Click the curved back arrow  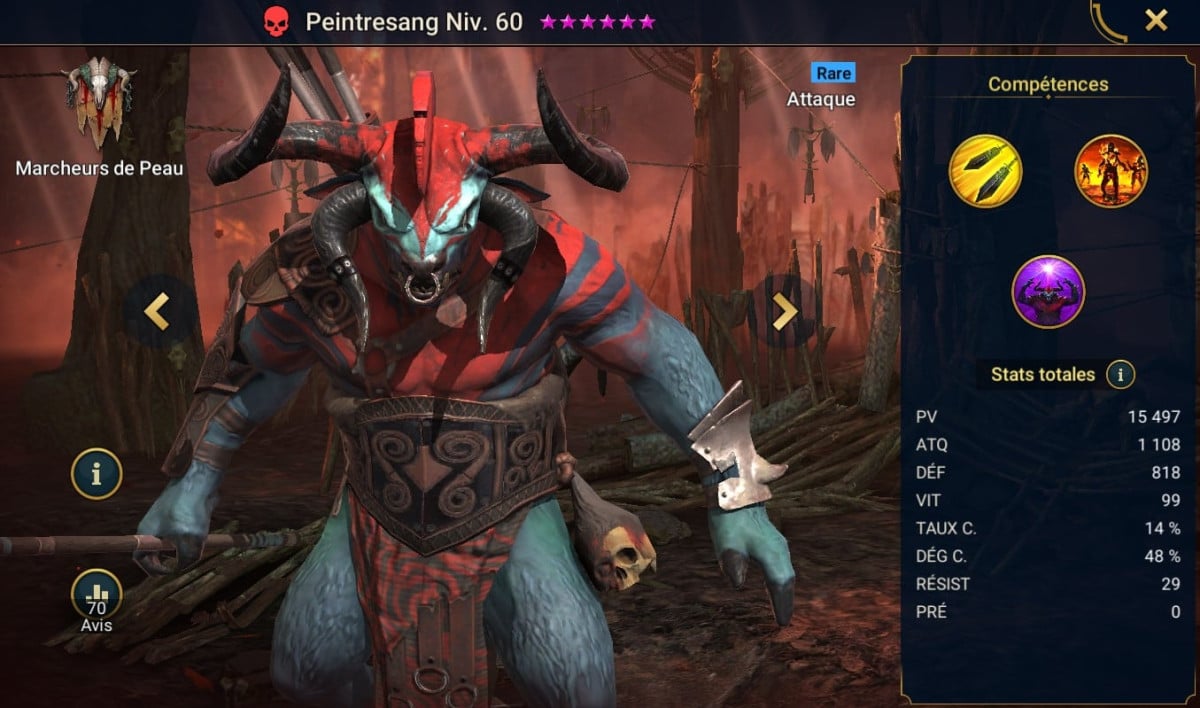1108,22
